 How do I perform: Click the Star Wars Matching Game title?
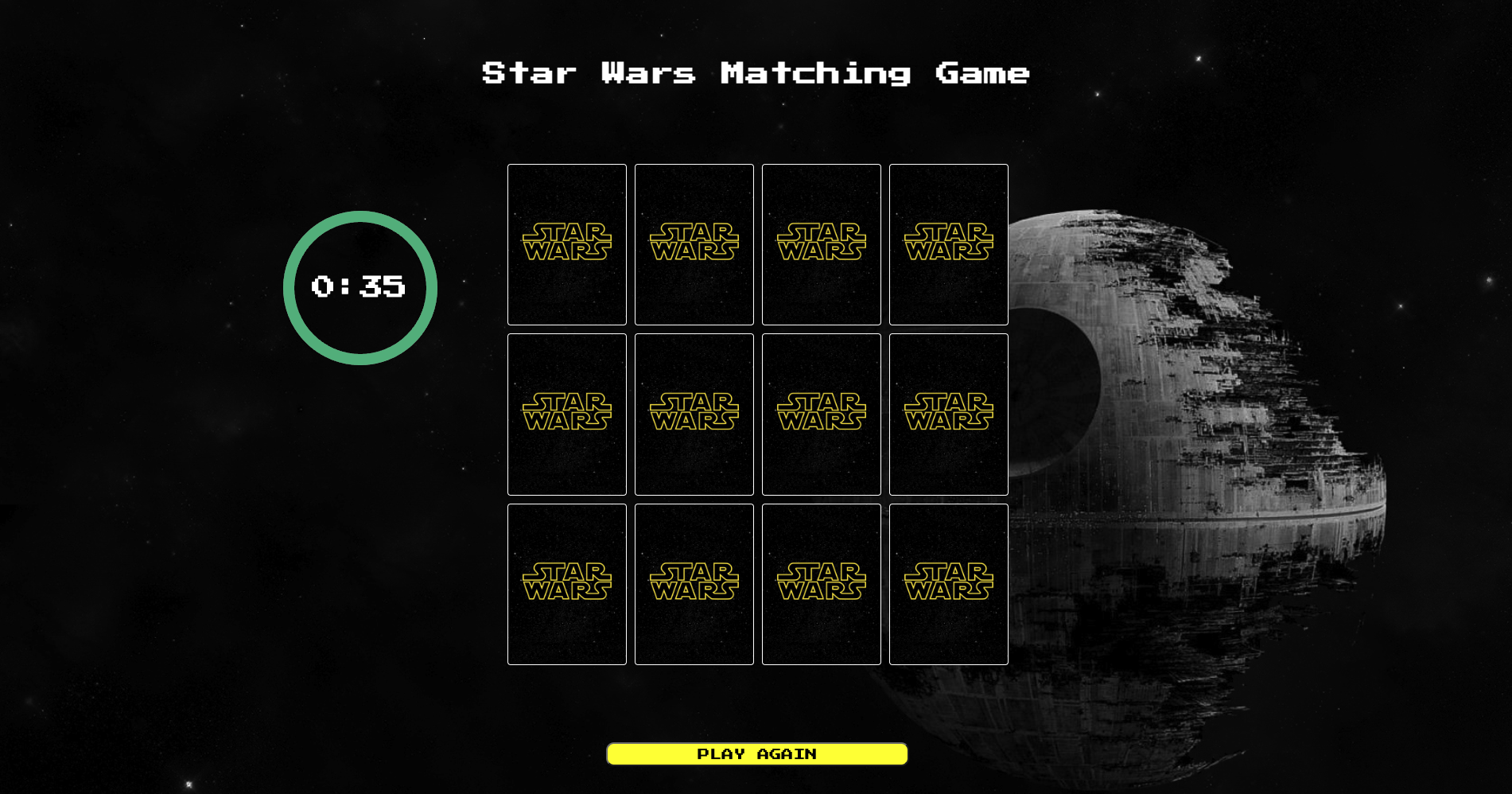[754, 74]
